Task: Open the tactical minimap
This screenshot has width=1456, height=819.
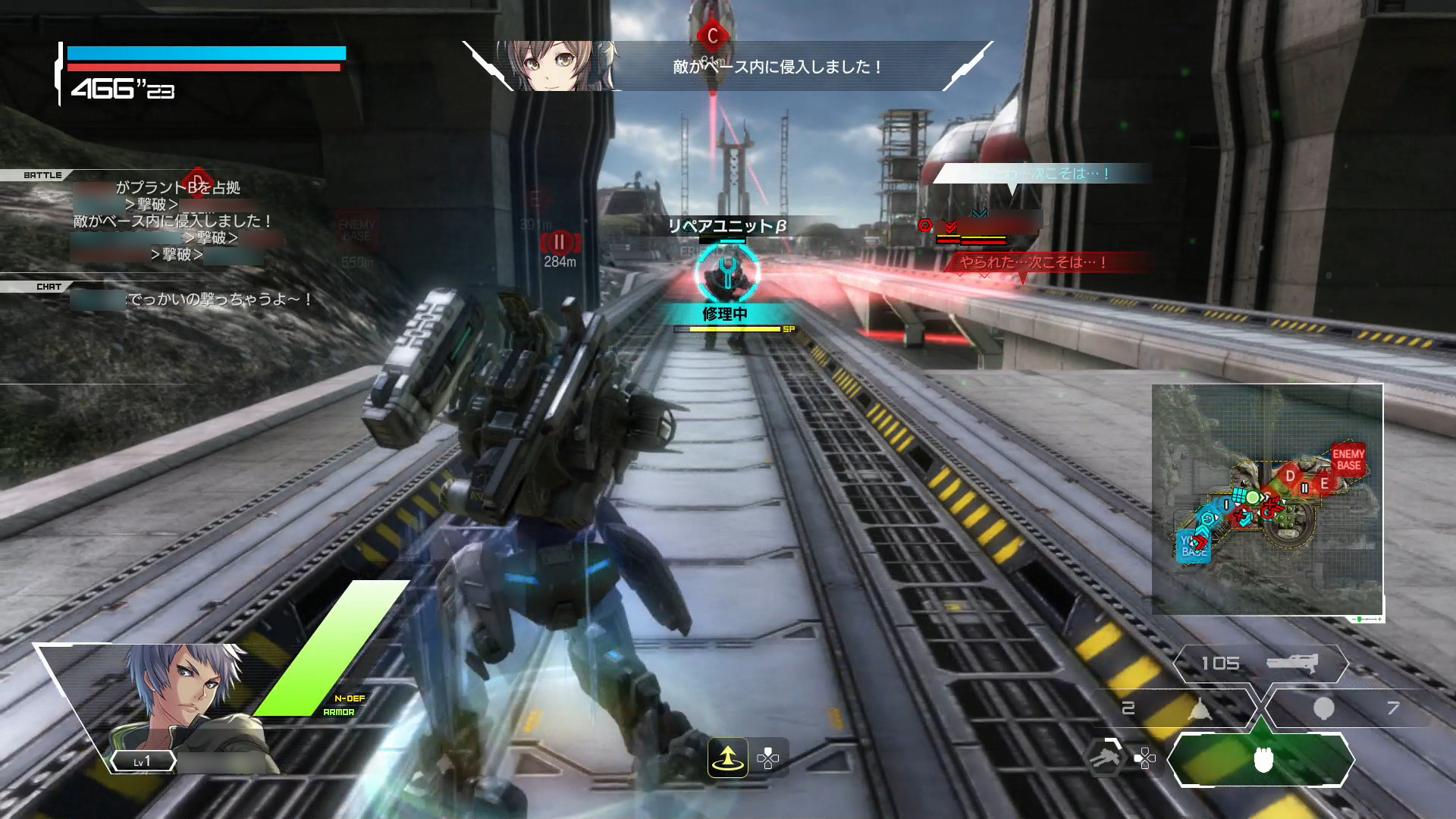Action: click(x=1266, y=499)
